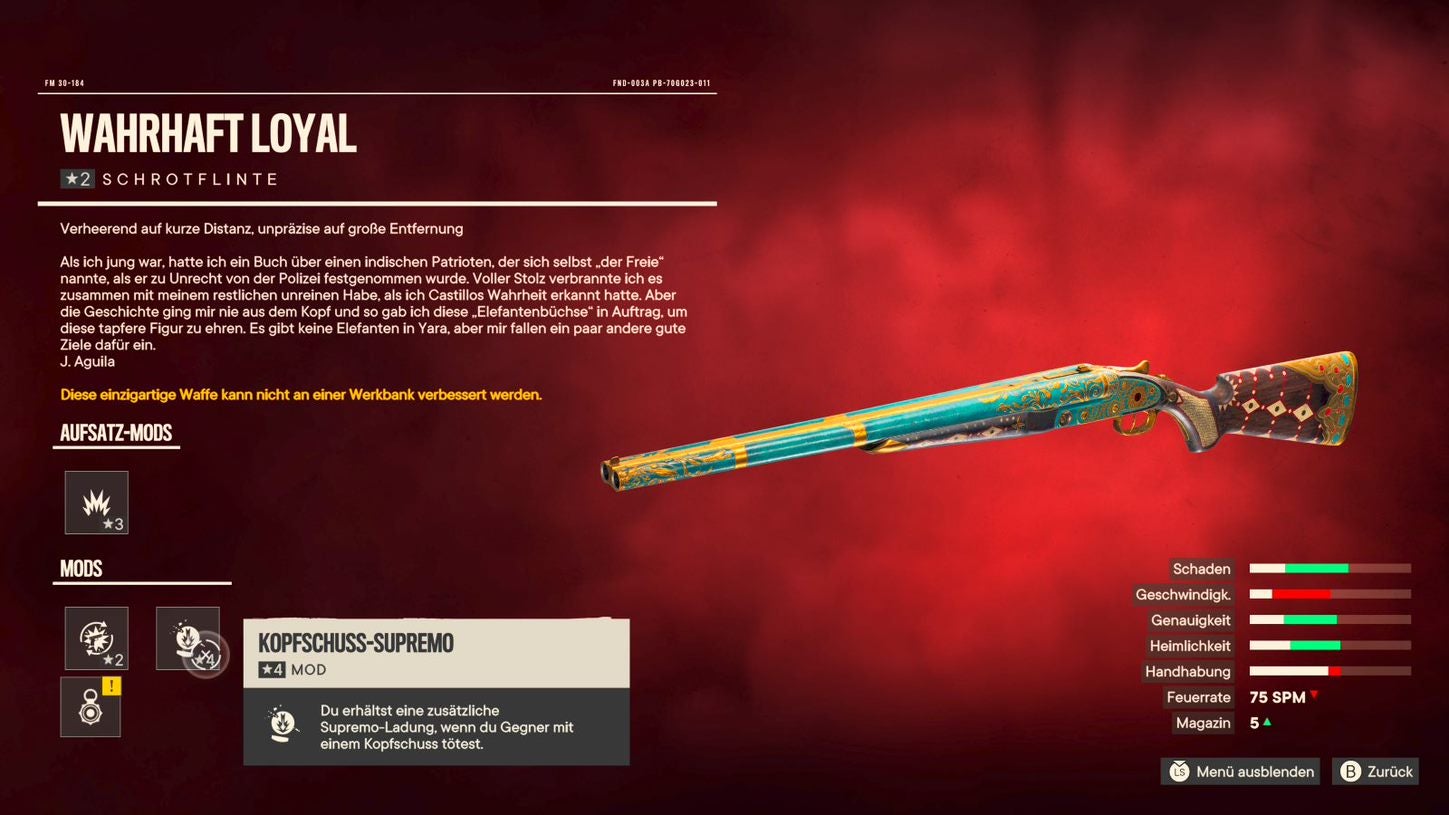Click the Menü ausblenden button
The image size is (1449, 815).
1239,771
